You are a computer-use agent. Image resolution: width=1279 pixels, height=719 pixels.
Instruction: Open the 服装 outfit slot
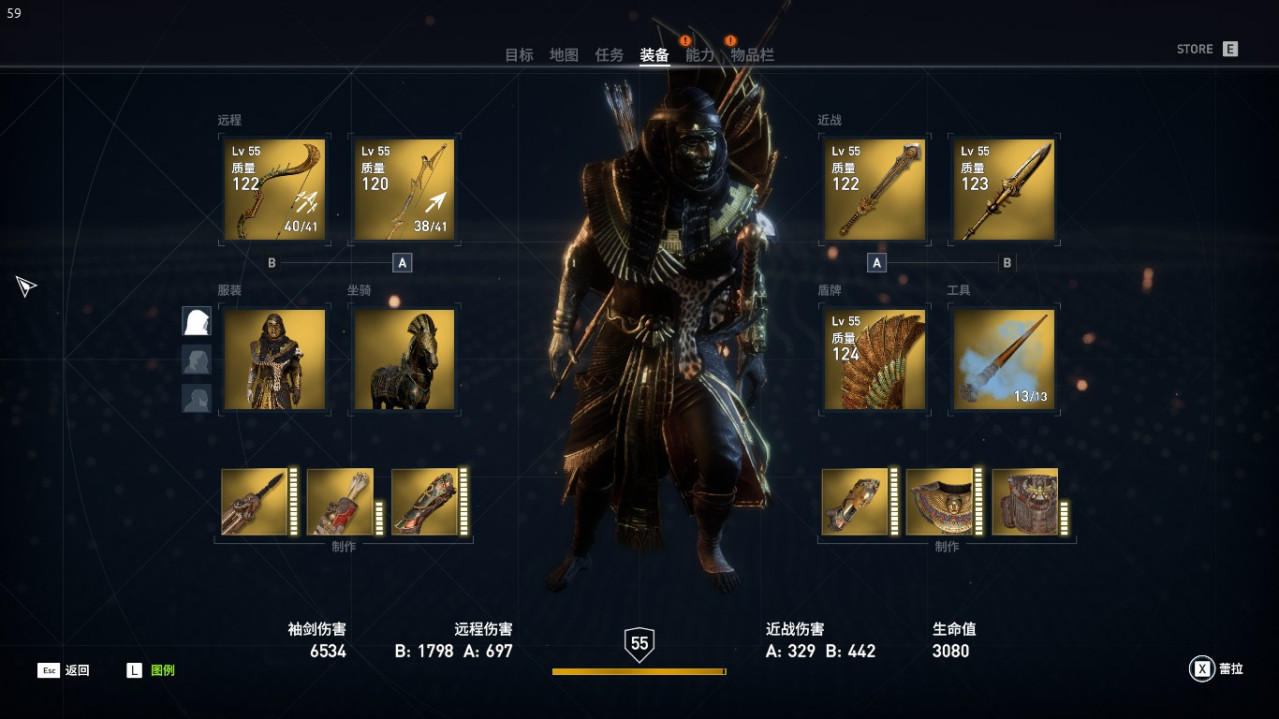[274, 360]
